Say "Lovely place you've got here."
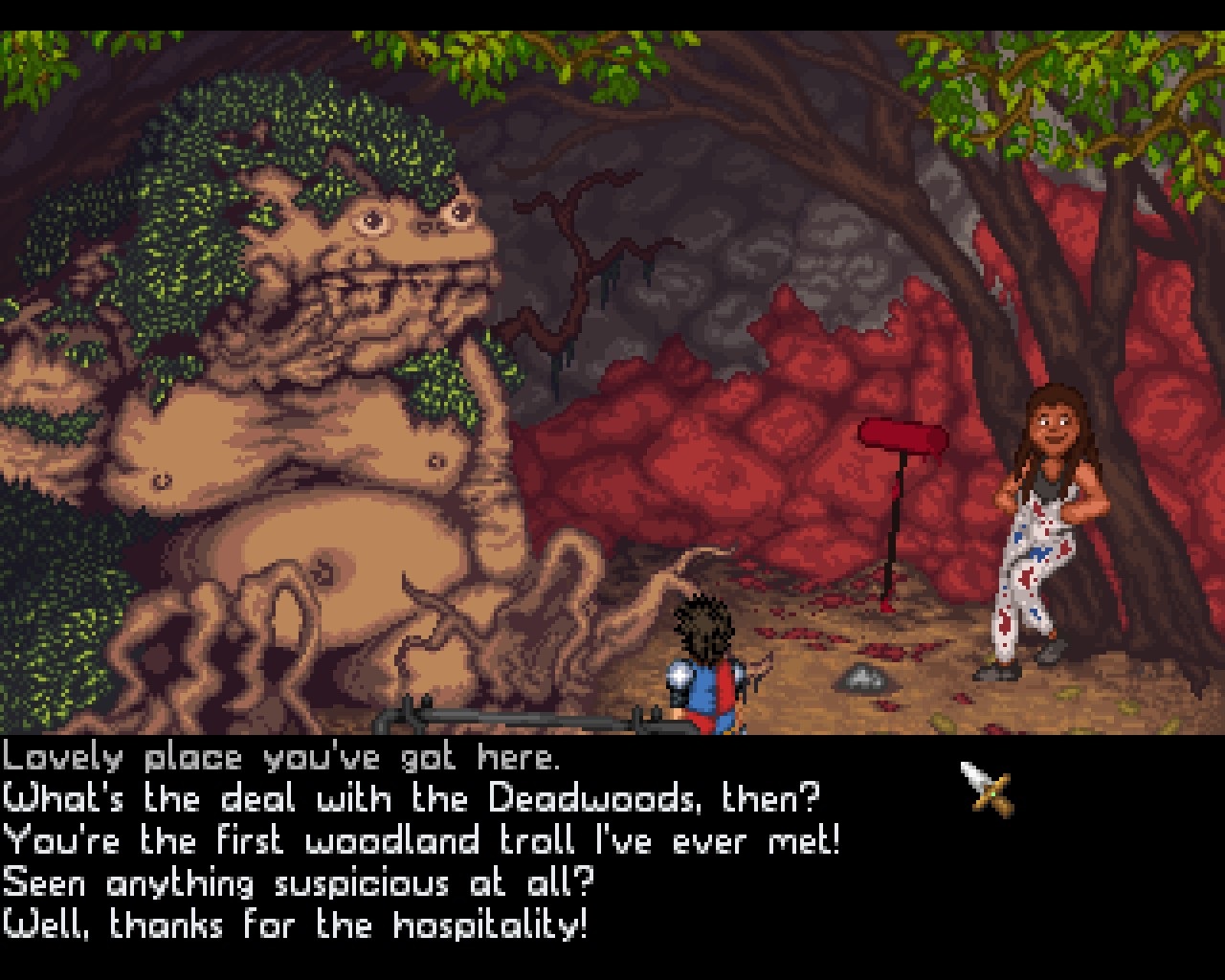Image resolution: width=1225 pixels, height=980 pixels. pyautogui.click(x=279, y=758)
